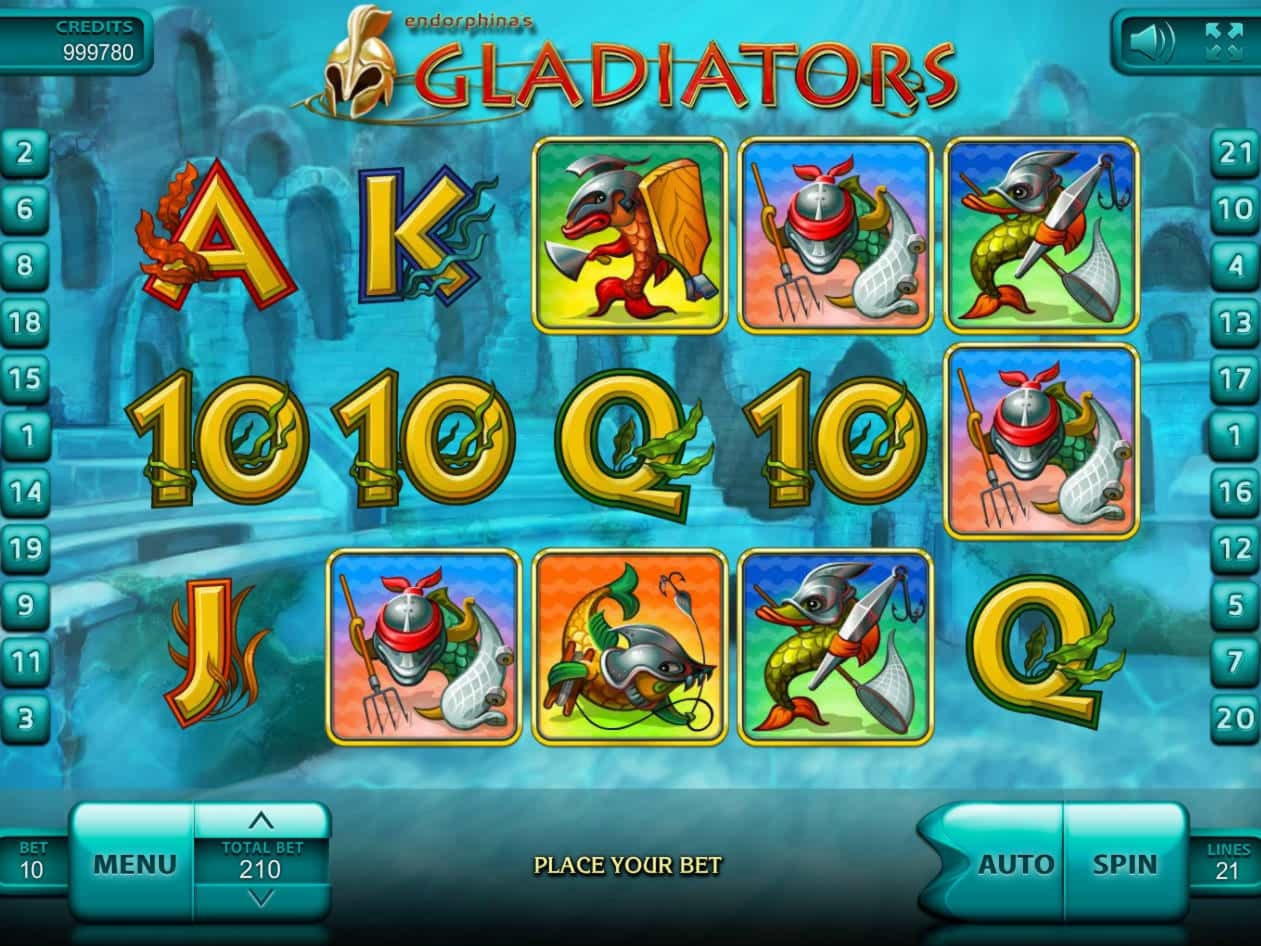Select payline number 2
Screen dimensions: 1261x946
coord(25,154)
